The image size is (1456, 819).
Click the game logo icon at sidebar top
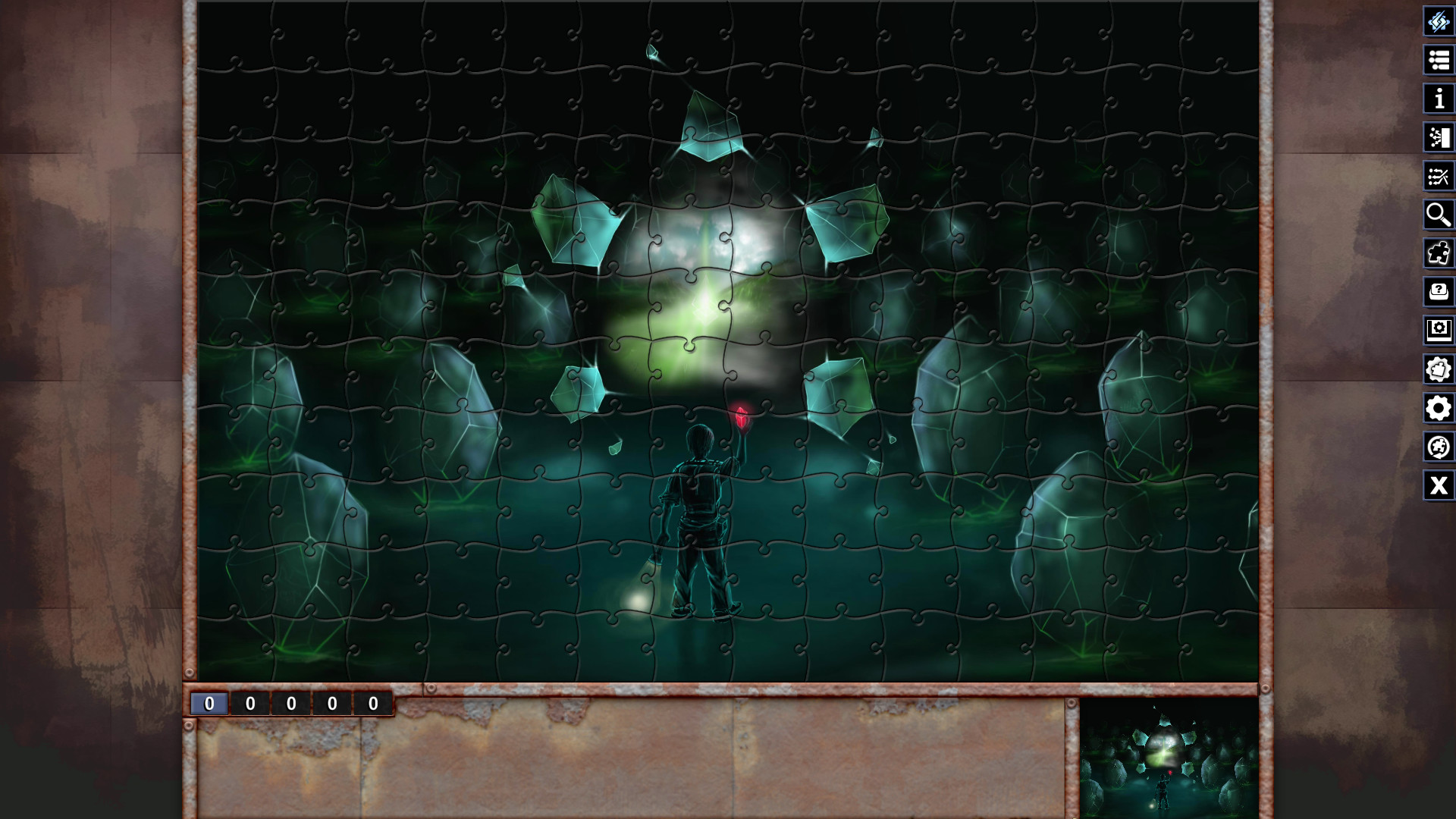[1439, 23]
